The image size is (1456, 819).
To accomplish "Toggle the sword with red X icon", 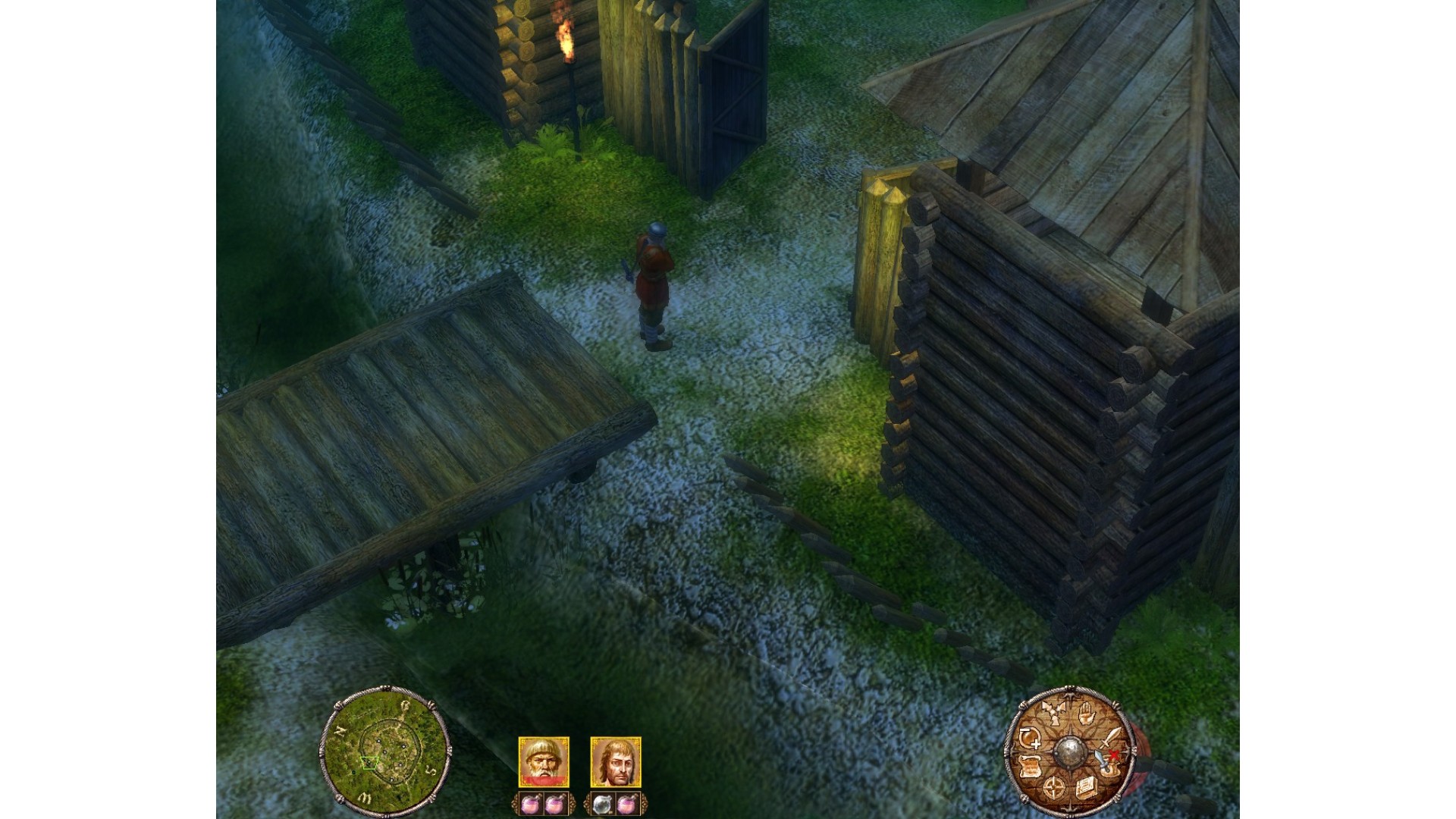I will 1109,761.
